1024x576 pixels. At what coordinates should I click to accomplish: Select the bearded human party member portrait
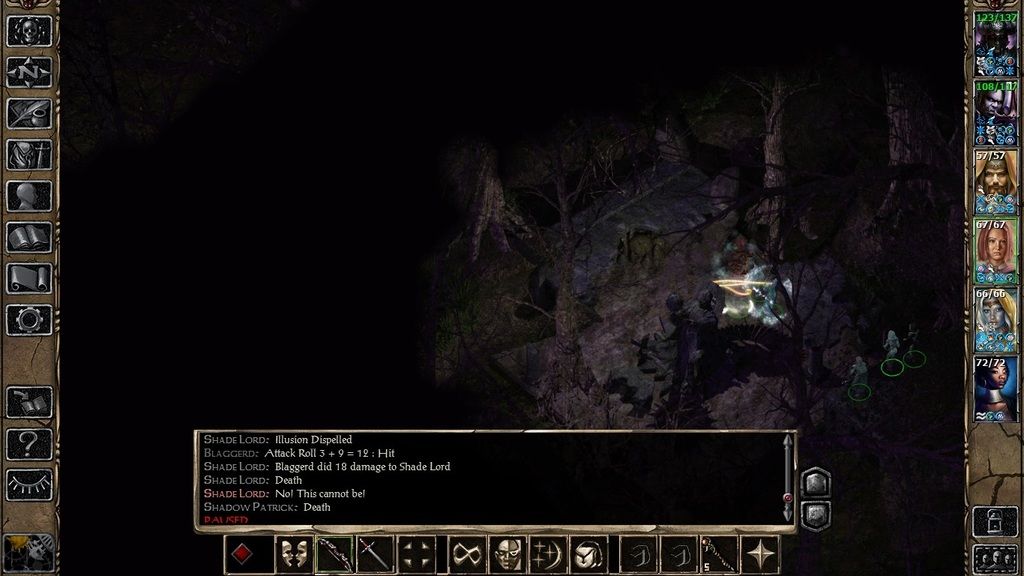(995, 180)
